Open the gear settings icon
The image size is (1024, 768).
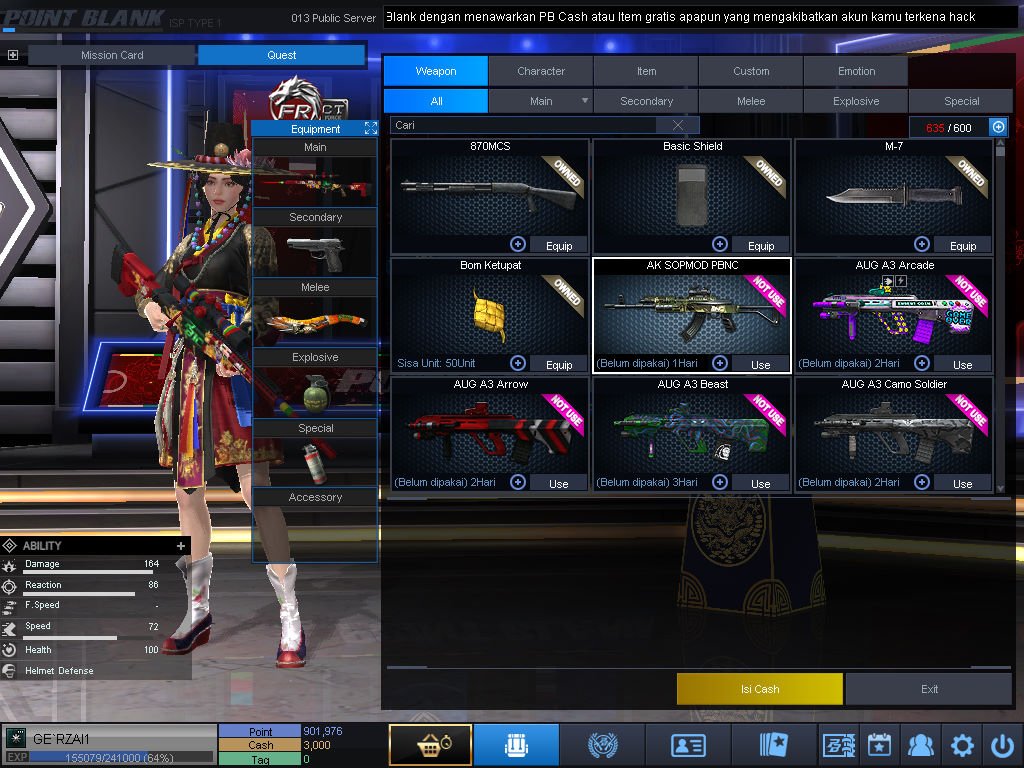click(x=962, y=745)
